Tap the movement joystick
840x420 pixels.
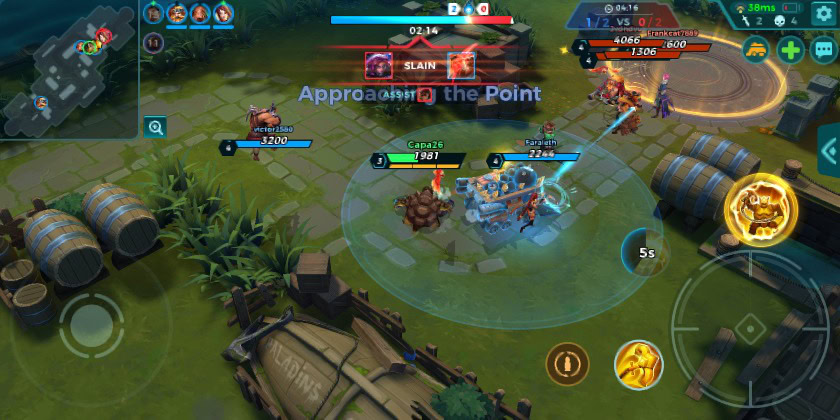91,325
